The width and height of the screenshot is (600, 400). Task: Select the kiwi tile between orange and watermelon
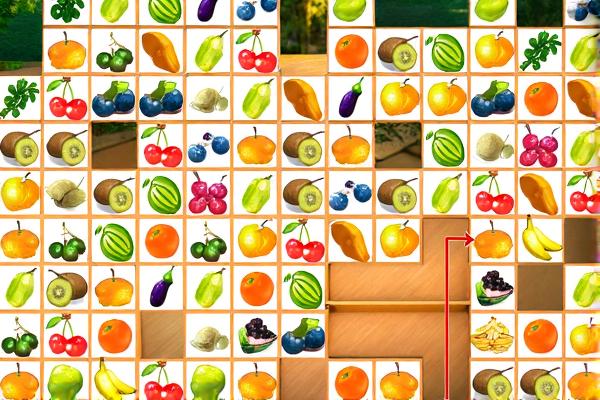399,51
